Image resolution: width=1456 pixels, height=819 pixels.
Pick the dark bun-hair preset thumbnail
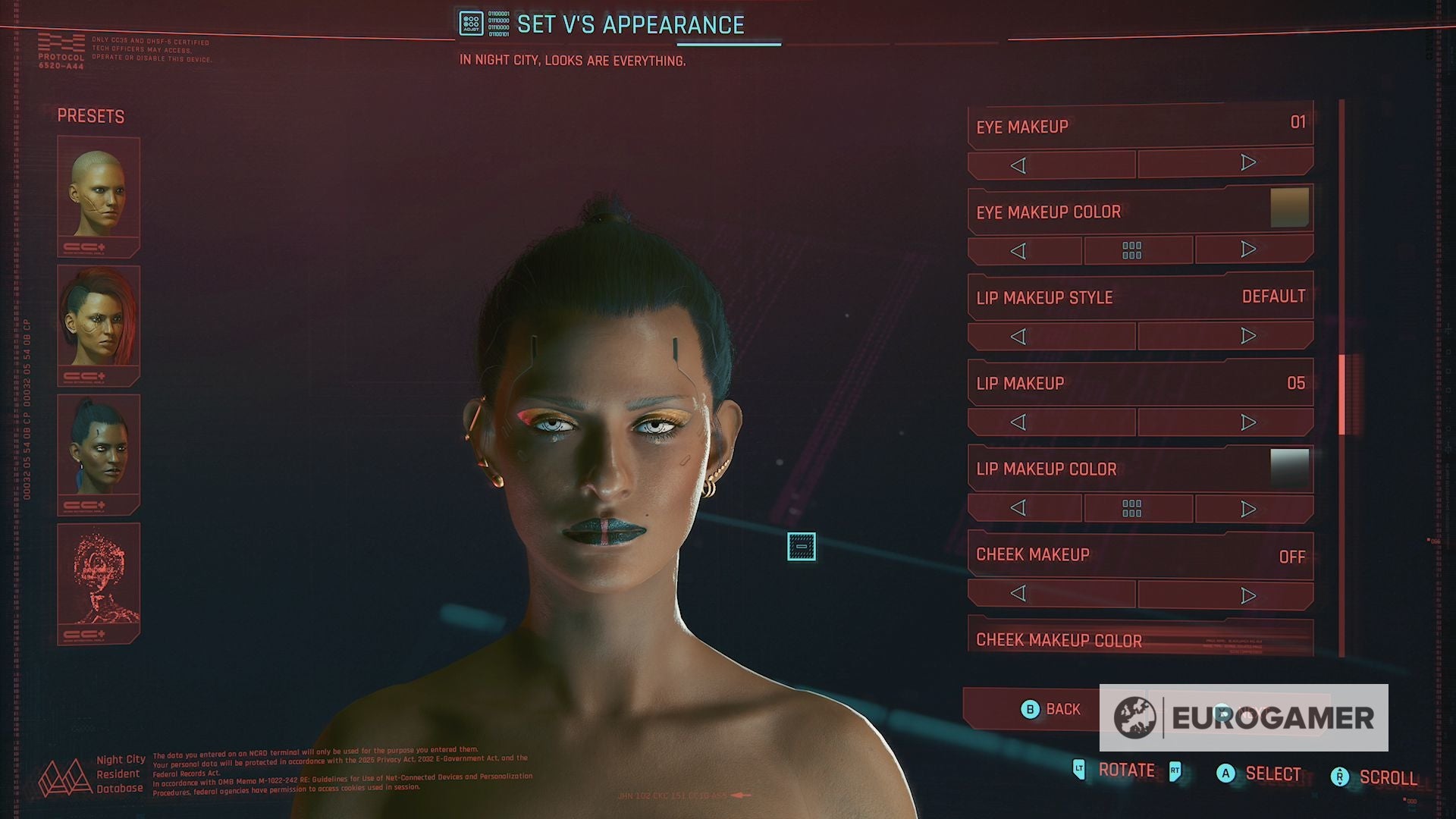(x=99, y=453)
